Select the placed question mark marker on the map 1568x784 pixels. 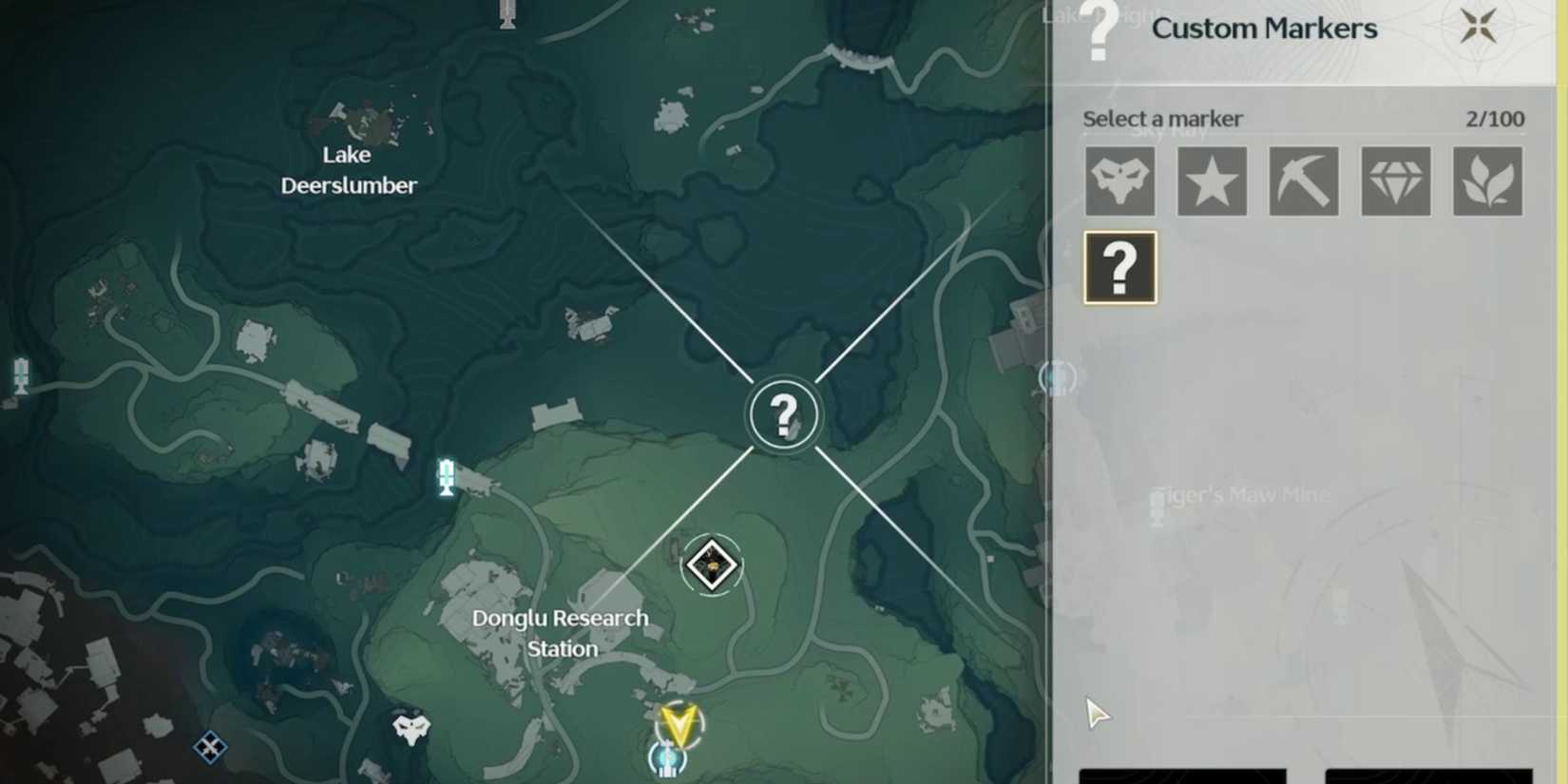coord(782,413)
